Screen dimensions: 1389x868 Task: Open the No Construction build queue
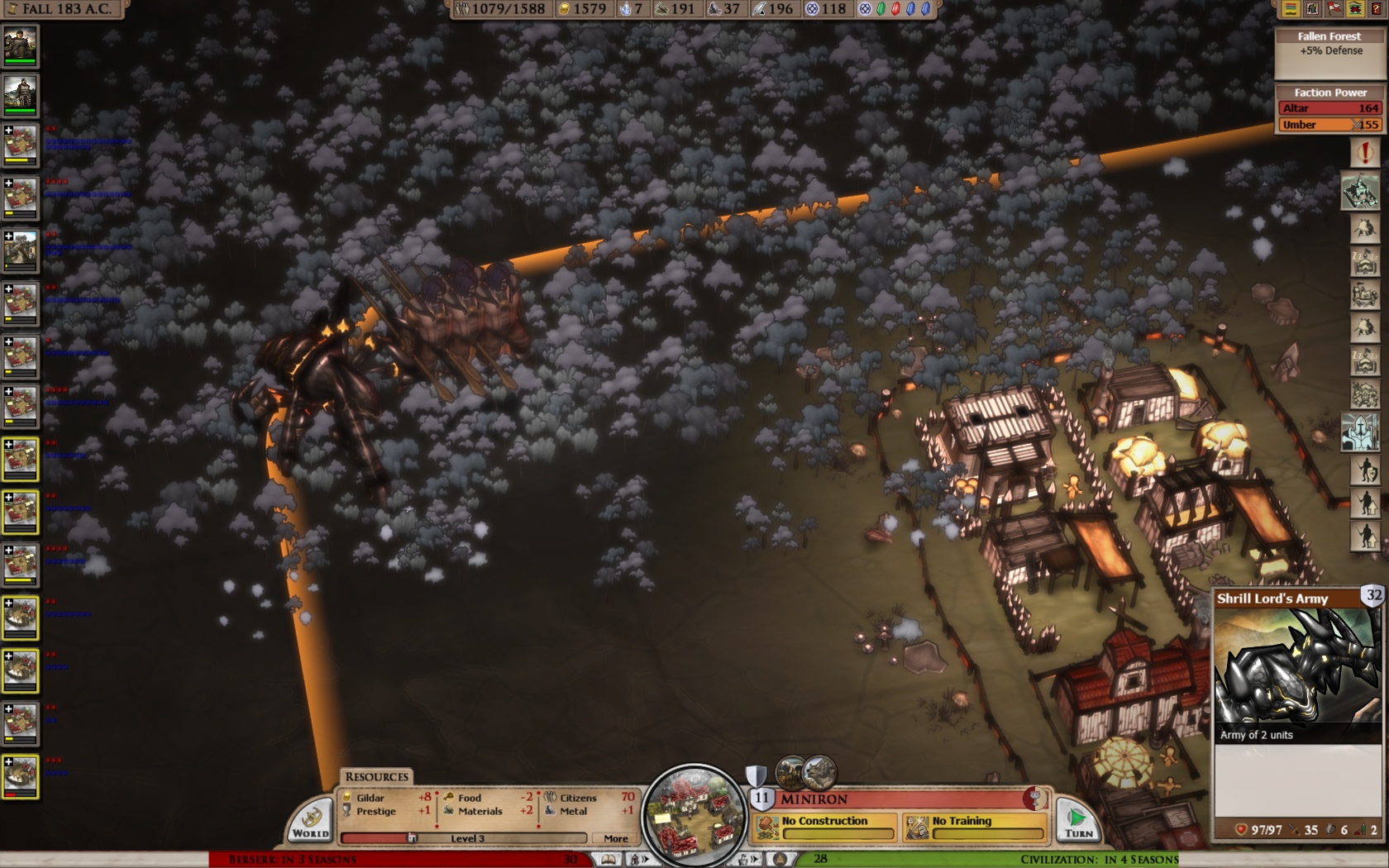point(825,826)
